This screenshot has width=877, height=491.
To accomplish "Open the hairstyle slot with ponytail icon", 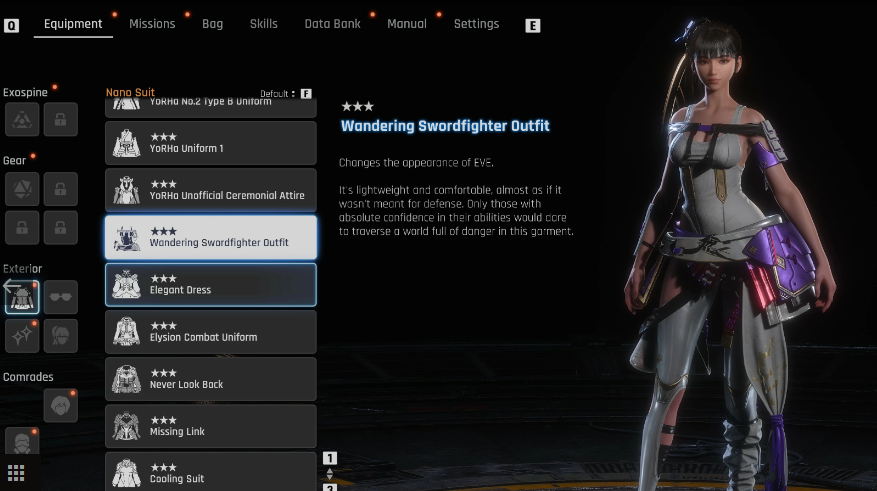I will pos(61,335).
